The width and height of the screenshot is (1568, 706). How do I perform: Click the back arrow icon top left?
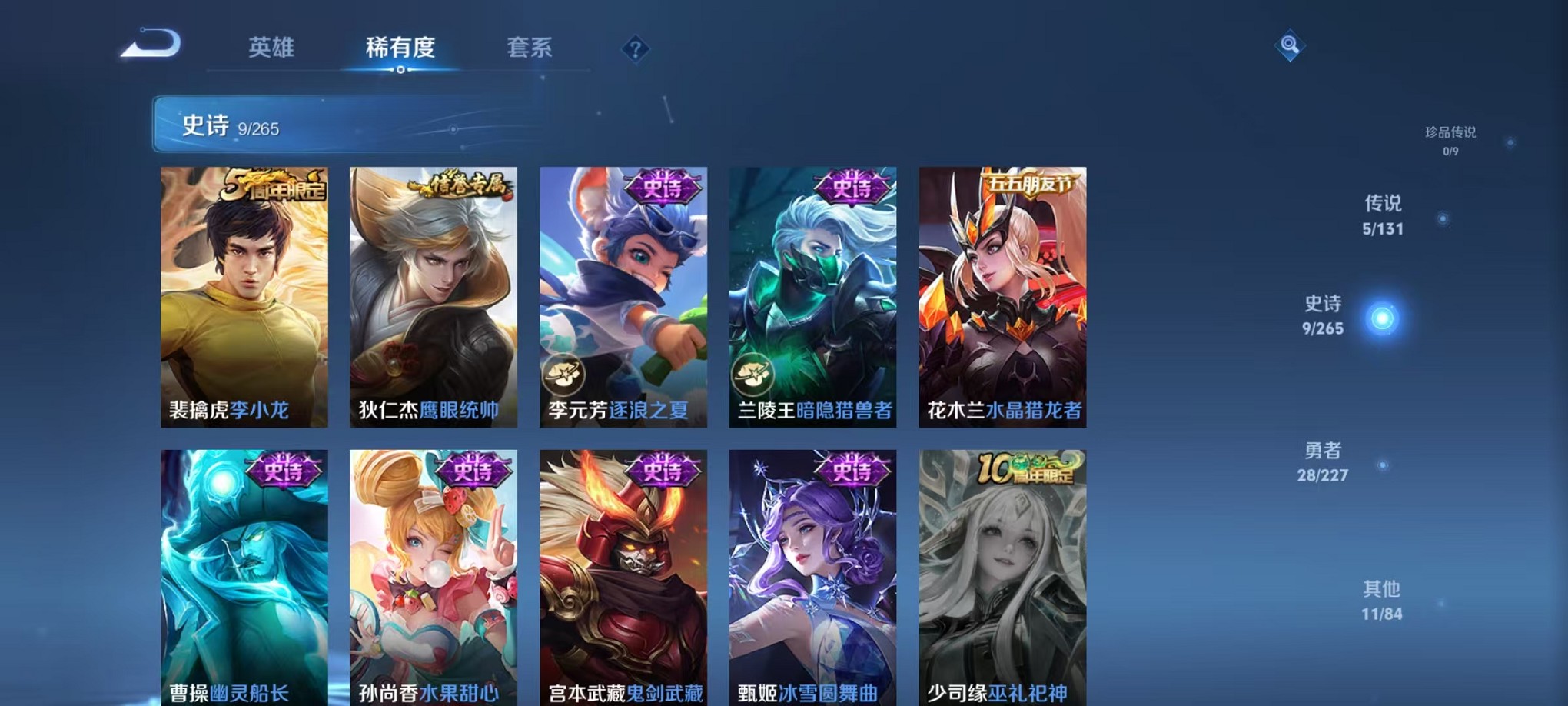pos(152,46)
